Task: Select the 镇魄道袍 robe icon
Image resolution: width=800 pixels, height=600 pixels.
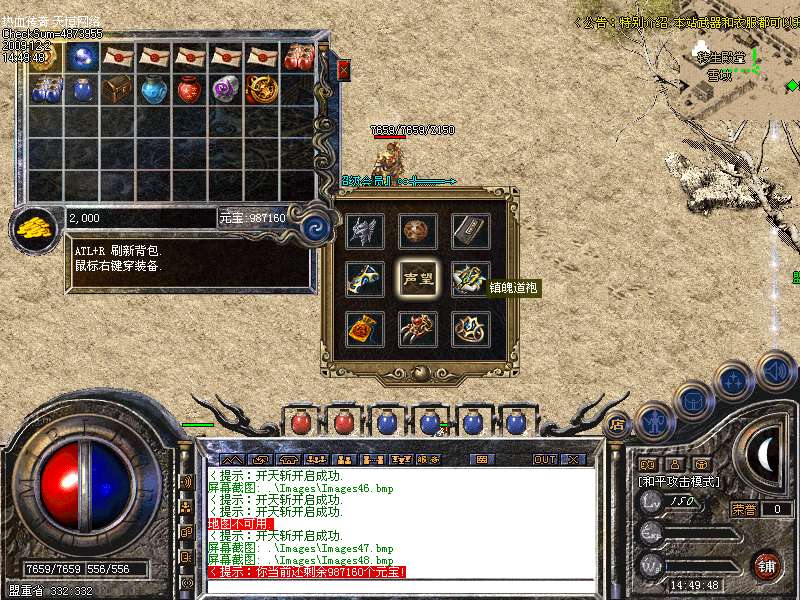Action: [470, 278]
